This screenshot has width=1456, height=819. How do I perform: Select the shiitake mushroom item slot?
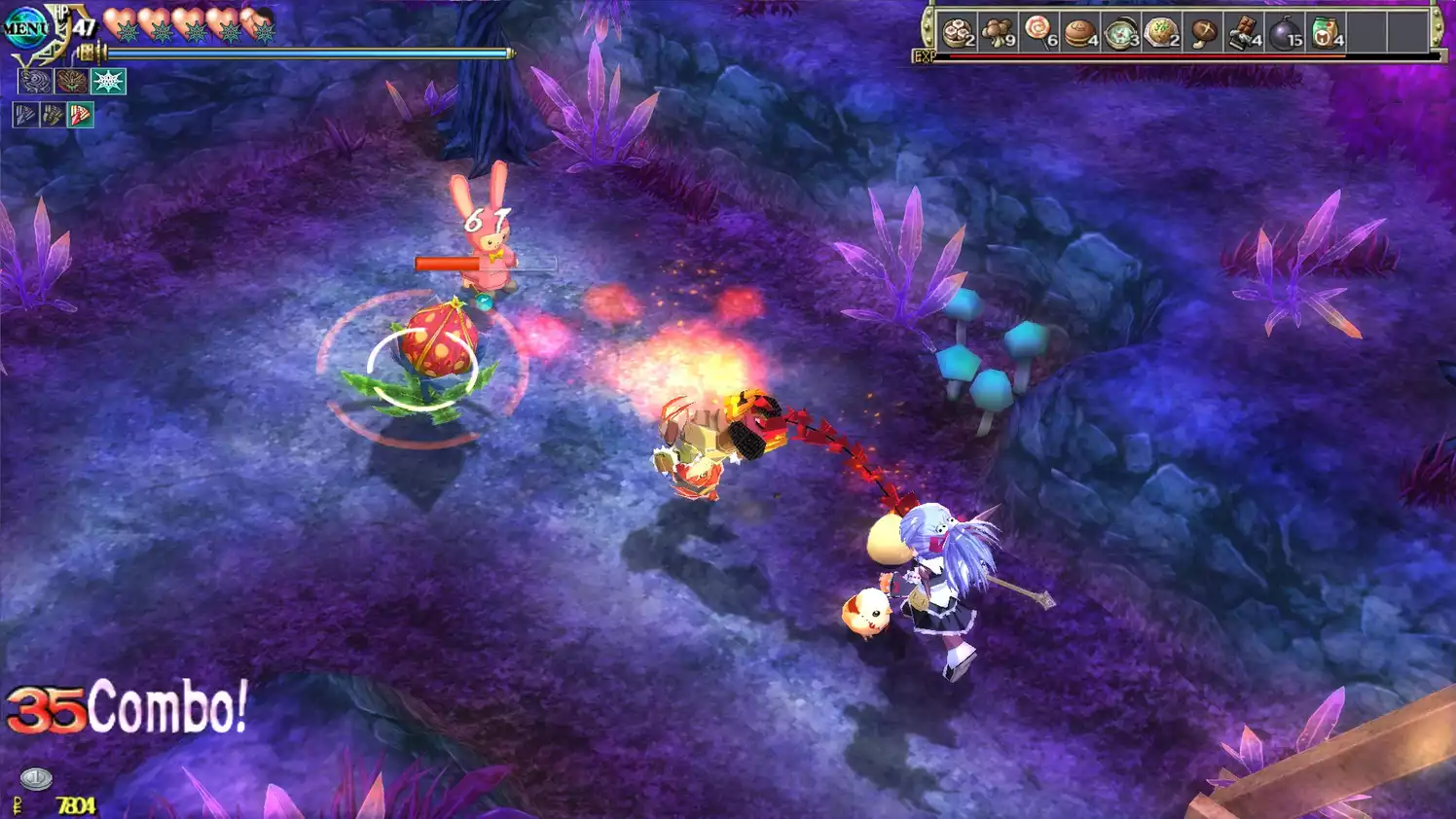pos(1205,31)
